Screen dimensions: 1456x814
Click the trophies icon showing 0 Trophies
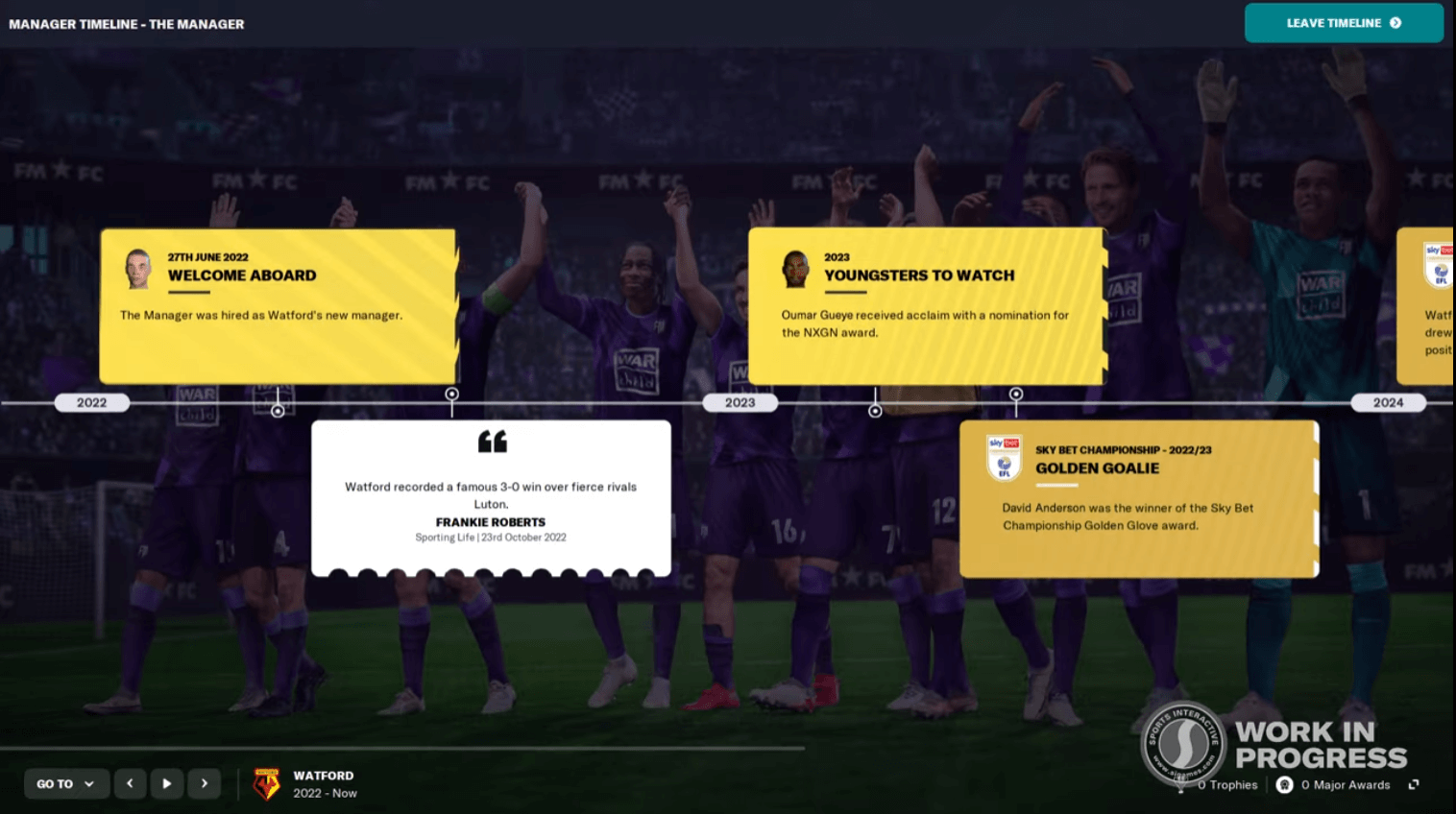click(1179, 784)
